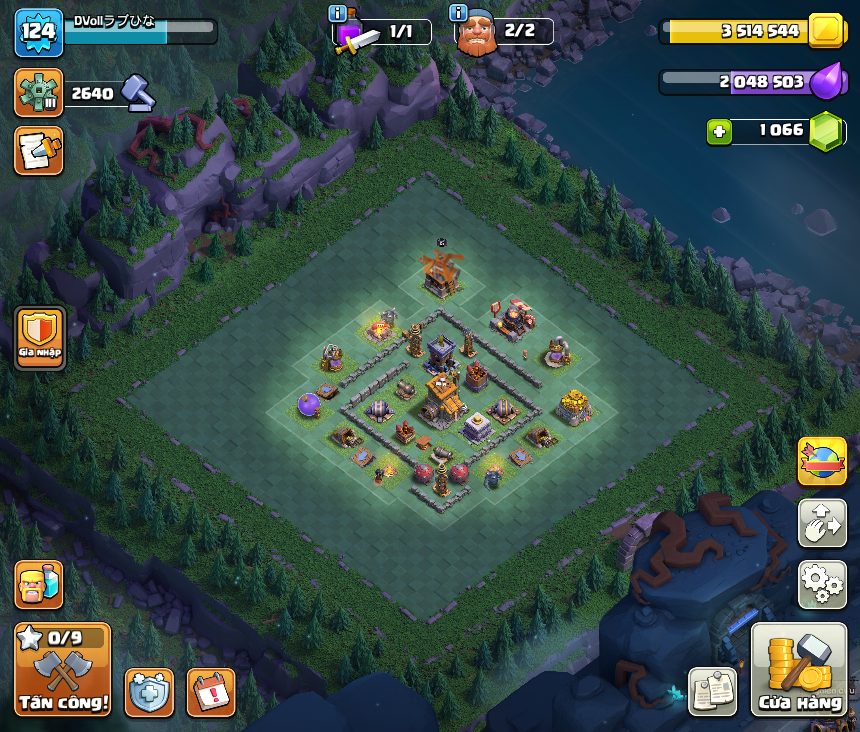Tap the "Tấn công!" attack button
Viewport: 860px width, 732px height.
click(x=62, y=670)
